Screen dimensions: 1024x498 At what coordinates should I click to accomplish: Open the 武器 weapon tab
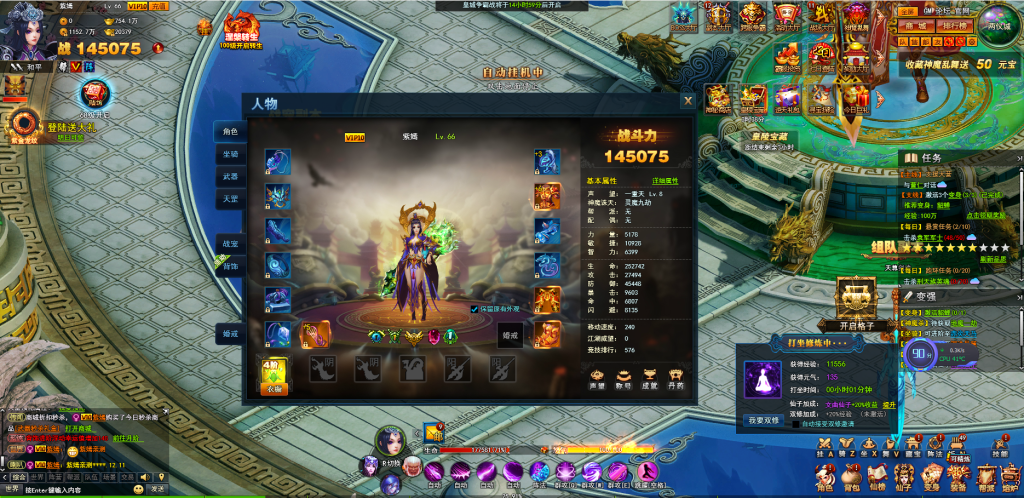click(x=230, y=176)
